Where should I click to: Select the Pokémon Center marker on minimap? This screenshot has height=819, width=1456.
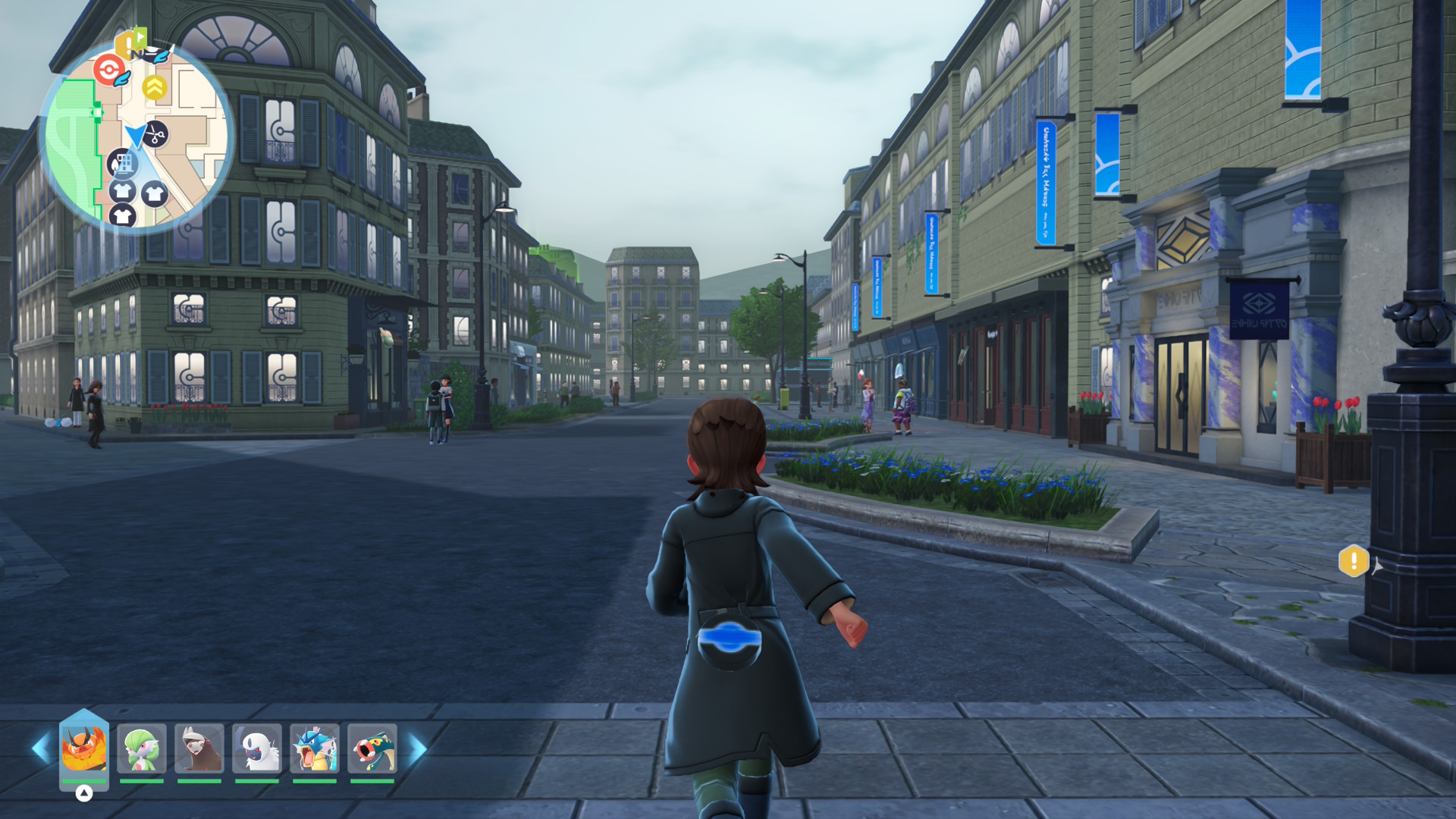pos(110,71)
